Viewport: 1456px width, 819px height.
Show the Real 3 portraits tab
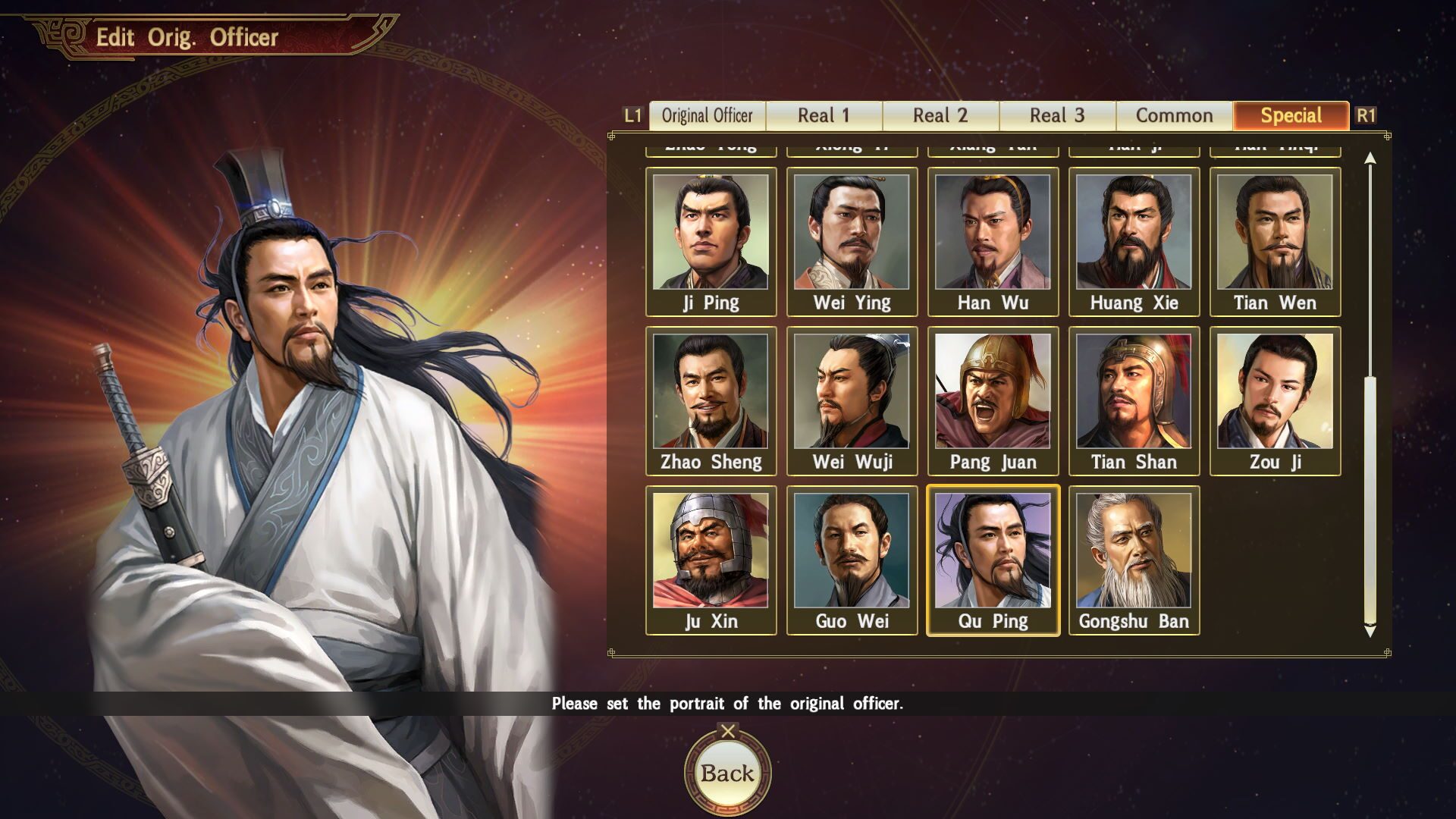[1057, 116]
